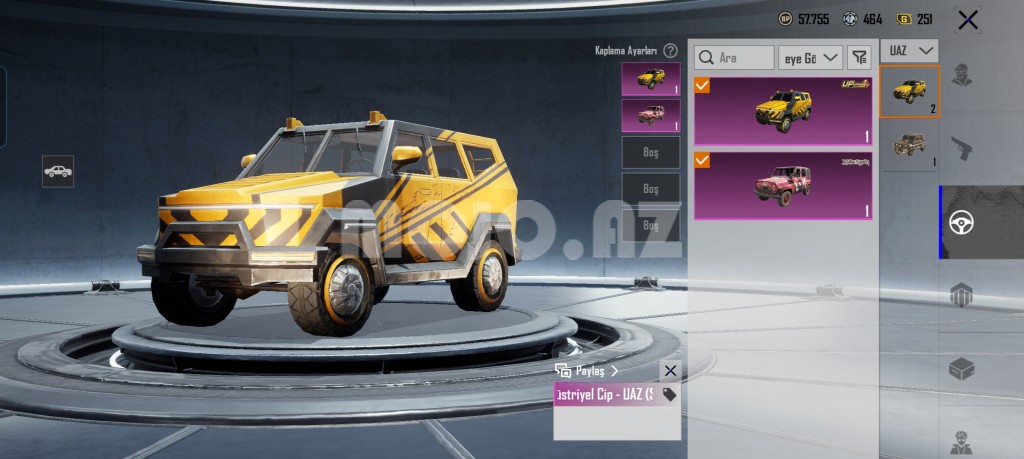This screenshot has width=1024, height=459.
Task: Select the pink UAZ coating slot
Action: pos(650,115)
